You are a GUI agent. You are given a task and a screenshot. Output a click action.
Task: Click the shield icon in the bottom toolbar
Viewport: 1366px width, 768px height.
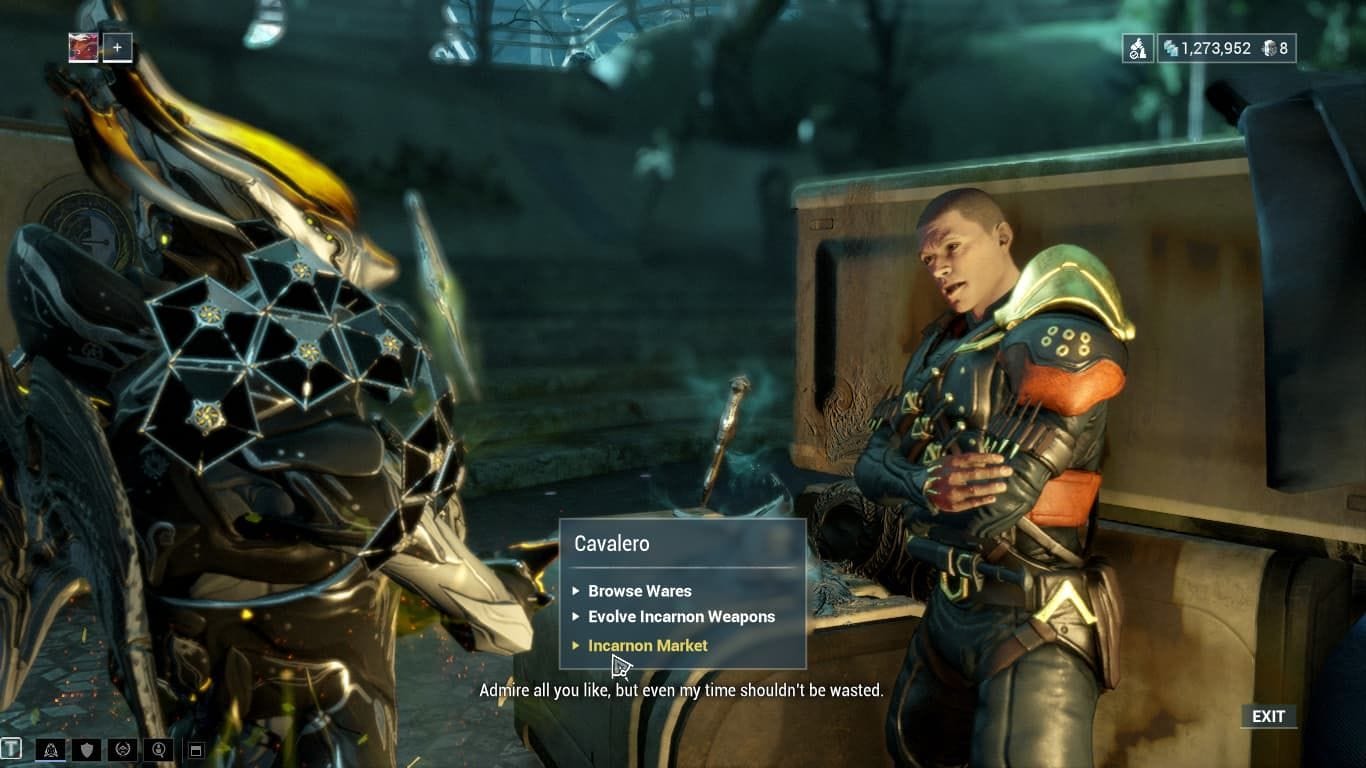click(x=85, y=748)
